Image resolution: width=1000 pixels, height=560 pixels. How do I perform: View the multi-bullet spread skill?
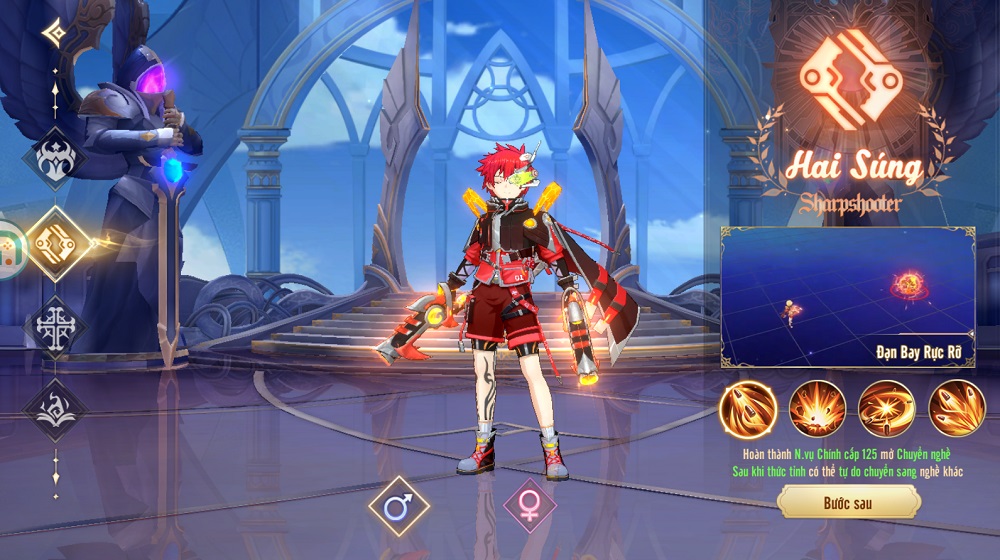tap(956, 409)
